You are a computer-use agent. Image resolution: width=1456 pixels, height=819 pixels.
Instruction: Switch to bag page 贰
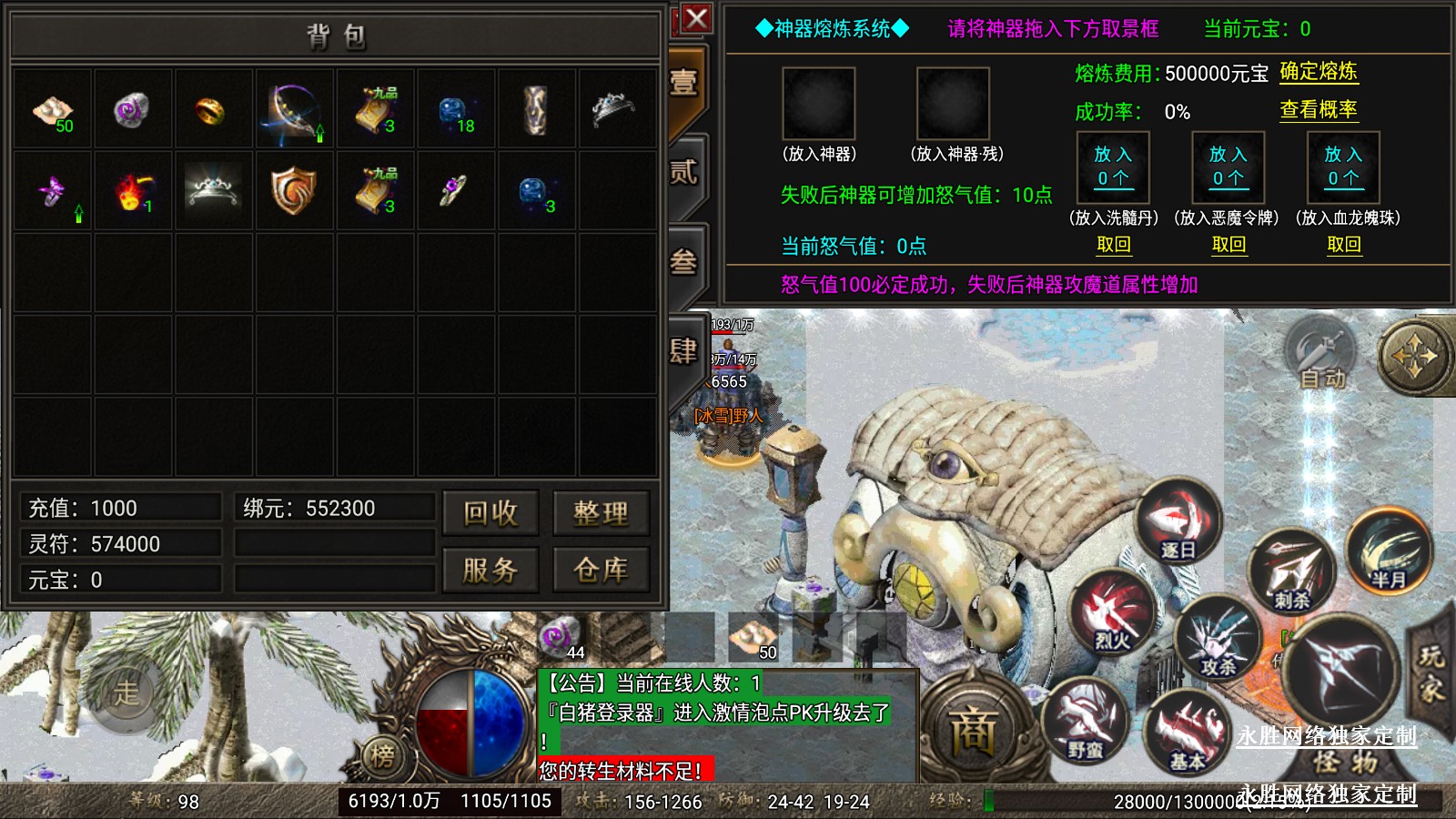point(684,173)
